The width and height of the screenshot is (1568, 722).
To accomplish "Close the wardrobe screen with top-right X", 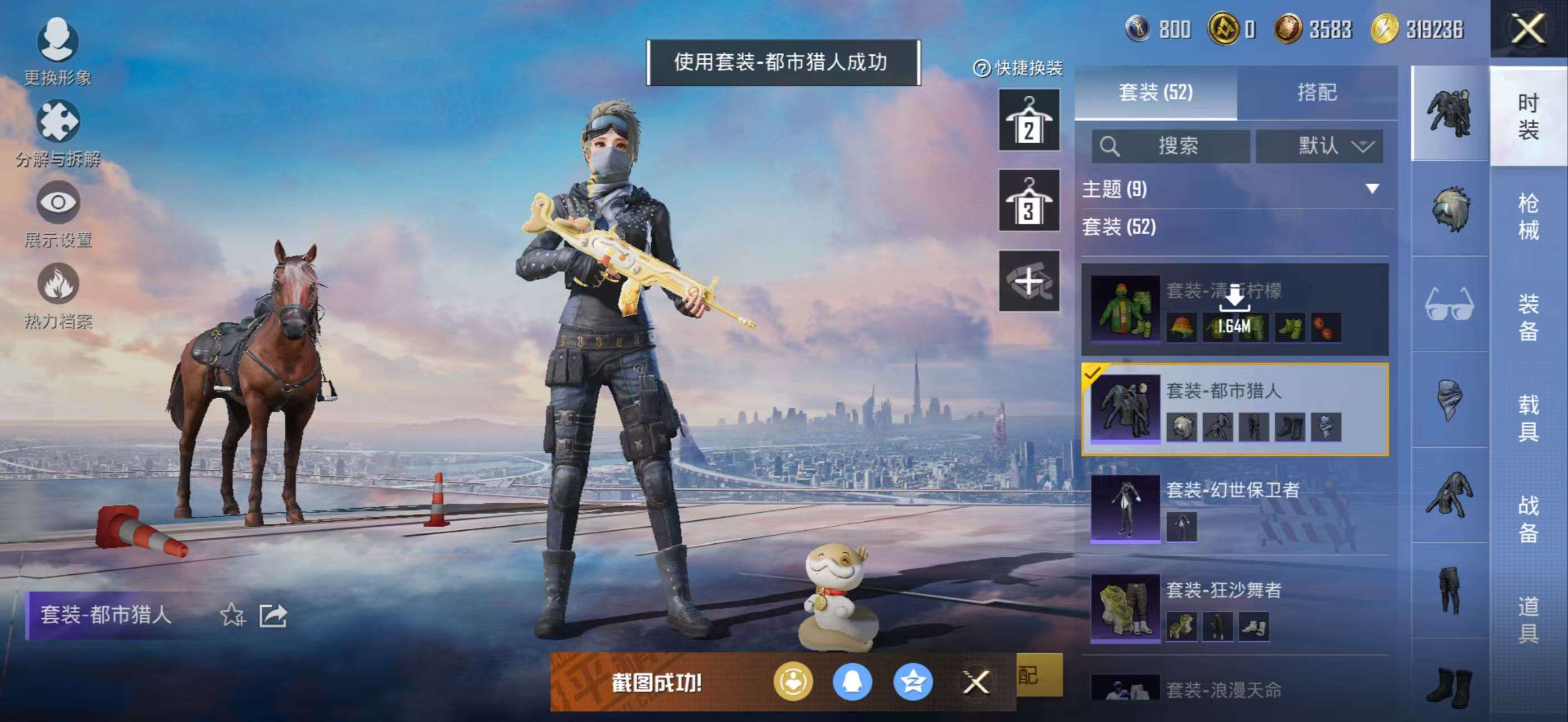I will coord(1527,29).
